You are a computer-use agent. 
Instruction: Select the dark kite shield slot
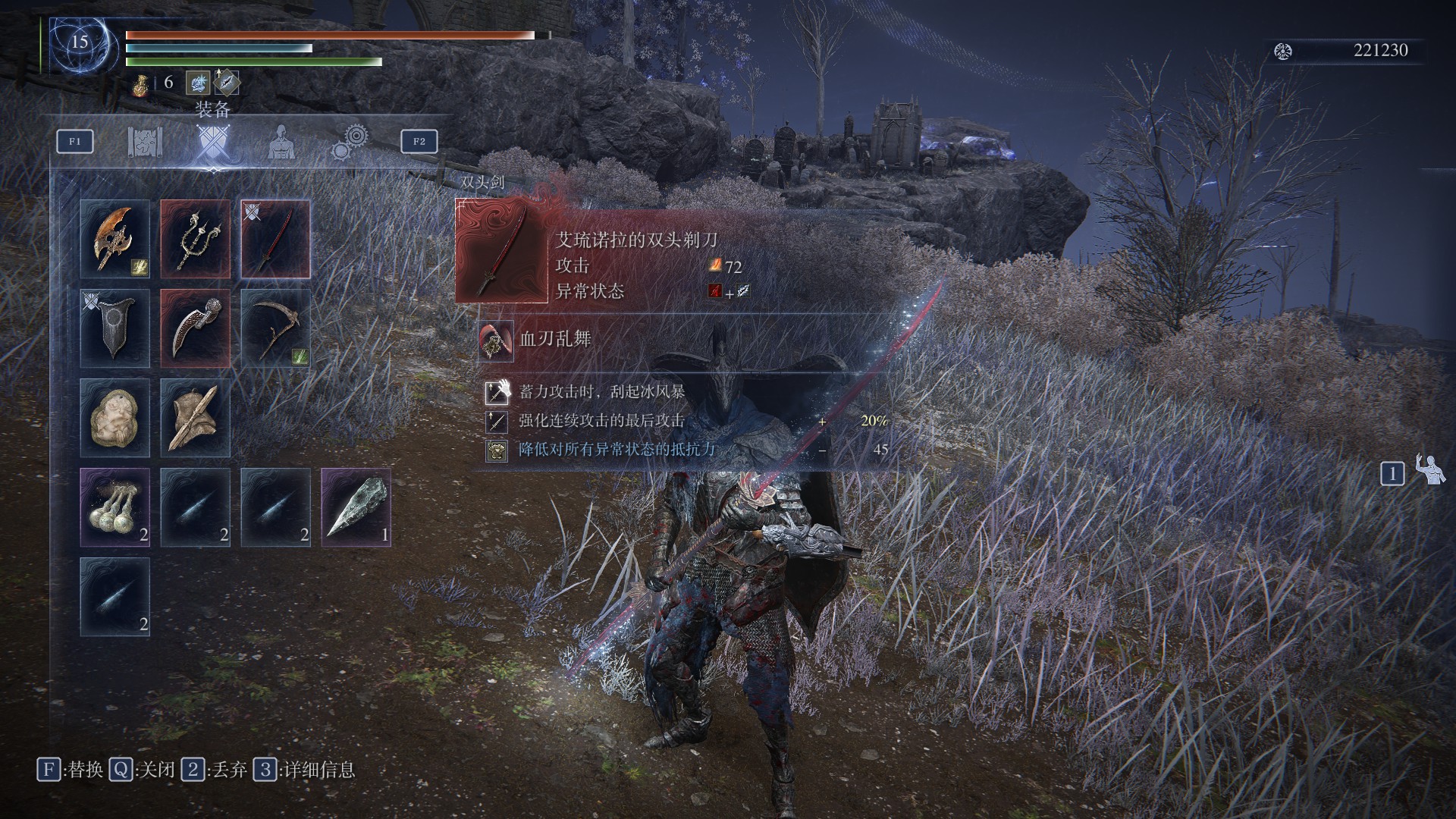(x=115, y=328)
